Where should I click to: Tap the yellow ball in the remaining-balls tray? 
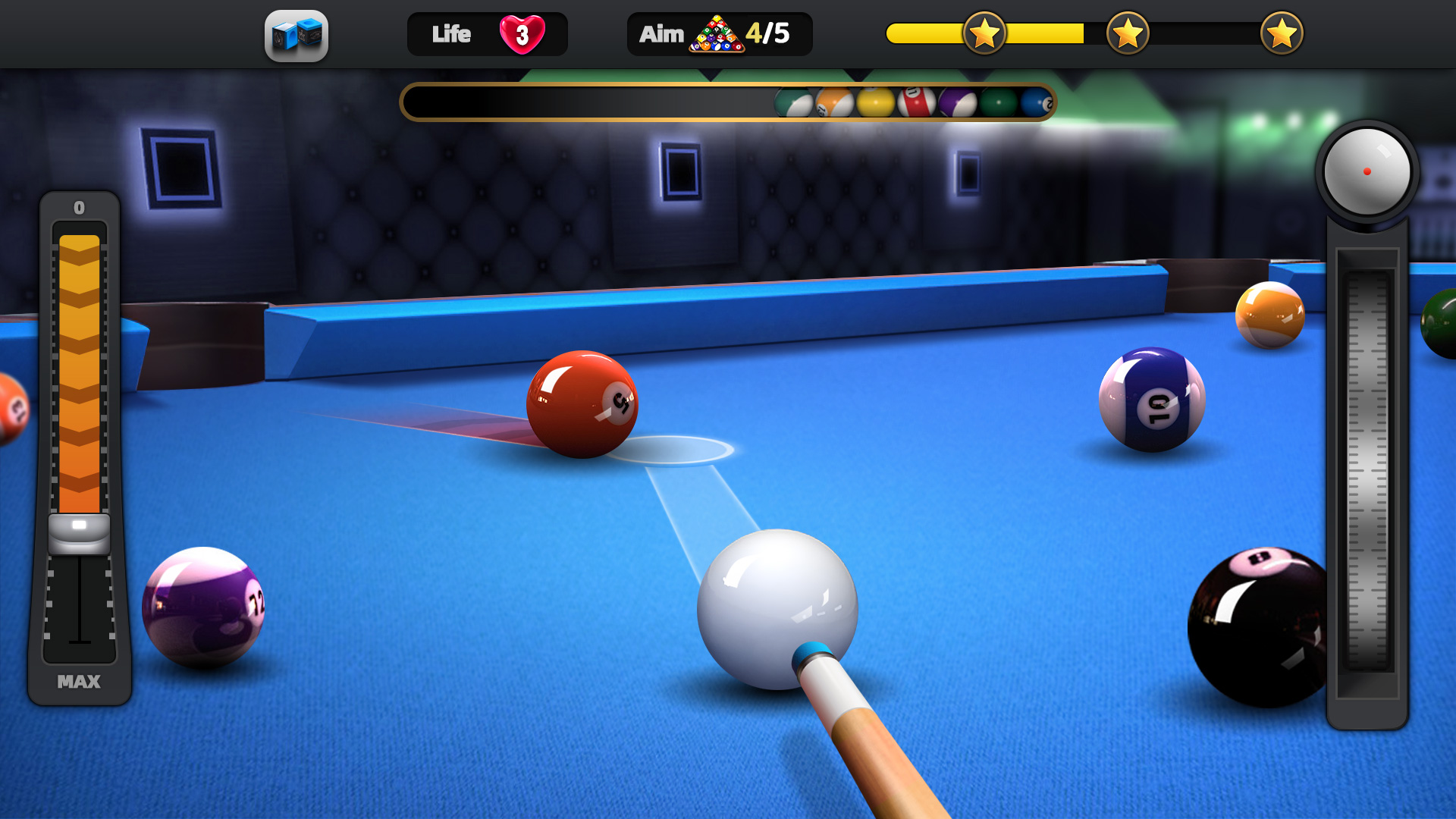click(875, 103)
